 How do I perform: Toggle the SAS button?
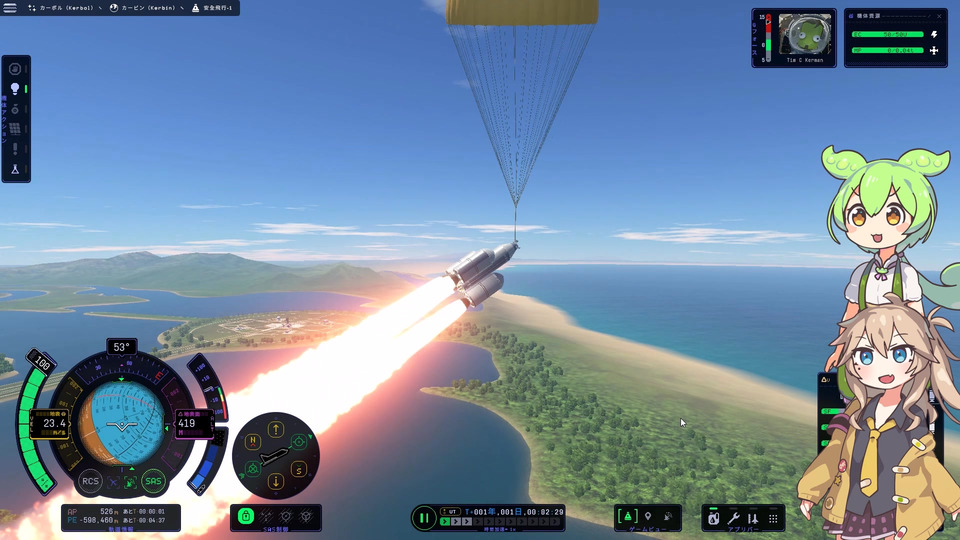click(153, 481)
